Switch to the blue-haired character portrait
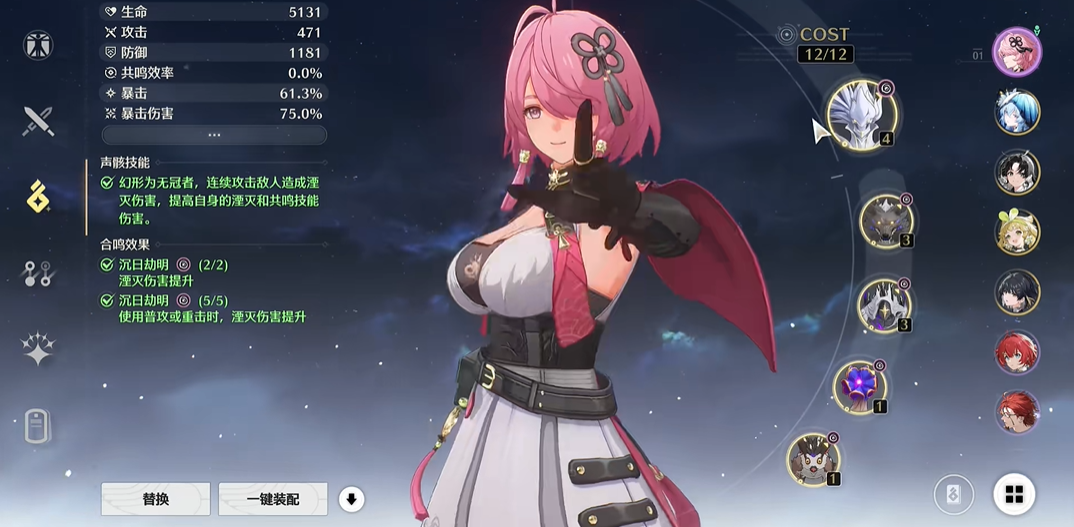Viewport: 1074px width, 527px height. point(1017,112)
